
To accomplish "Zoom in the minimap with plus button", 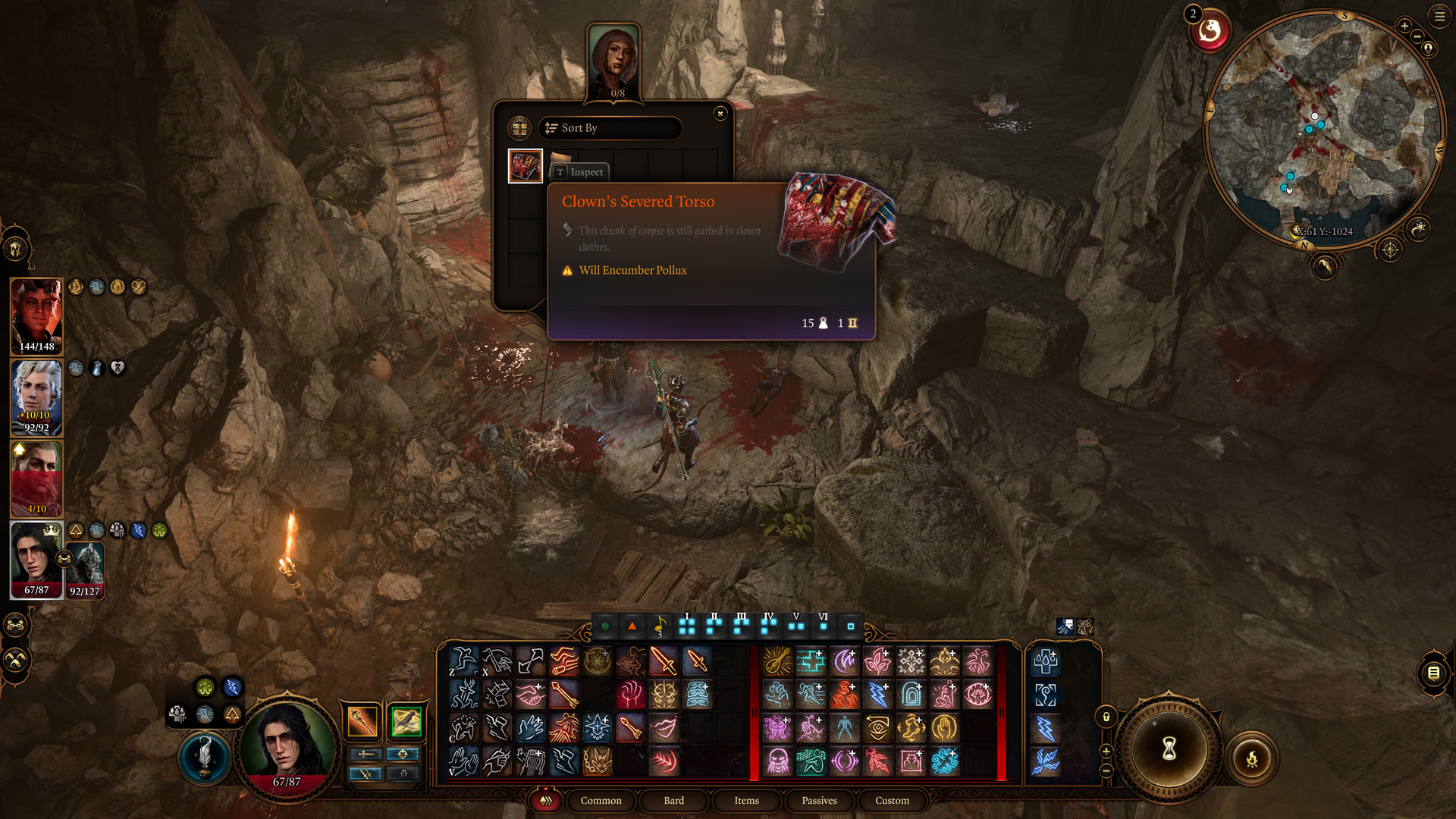I will point(1404,26).
